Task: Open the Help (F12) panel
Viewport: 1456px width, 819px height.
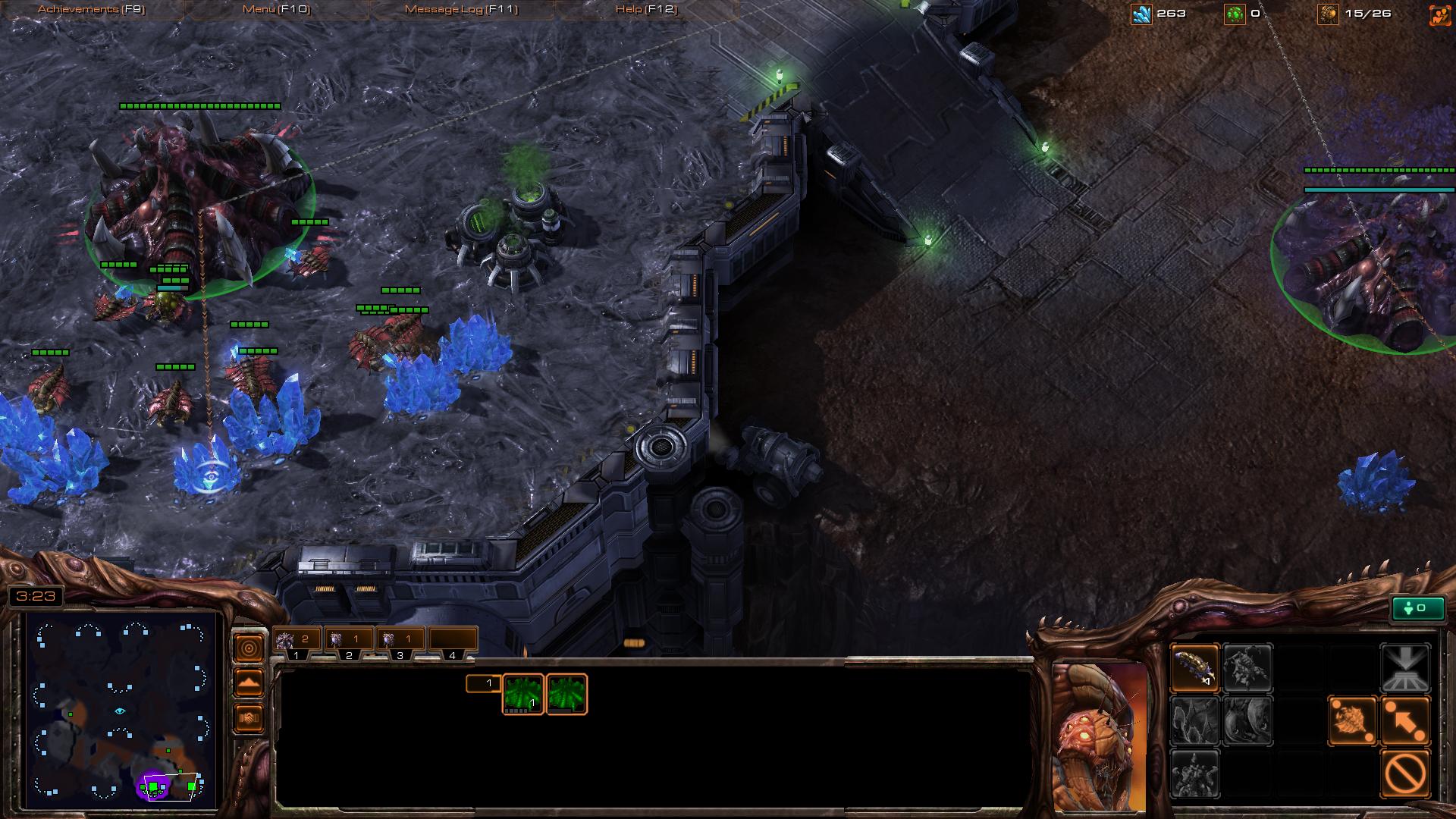Action: (x=645, y=8)
